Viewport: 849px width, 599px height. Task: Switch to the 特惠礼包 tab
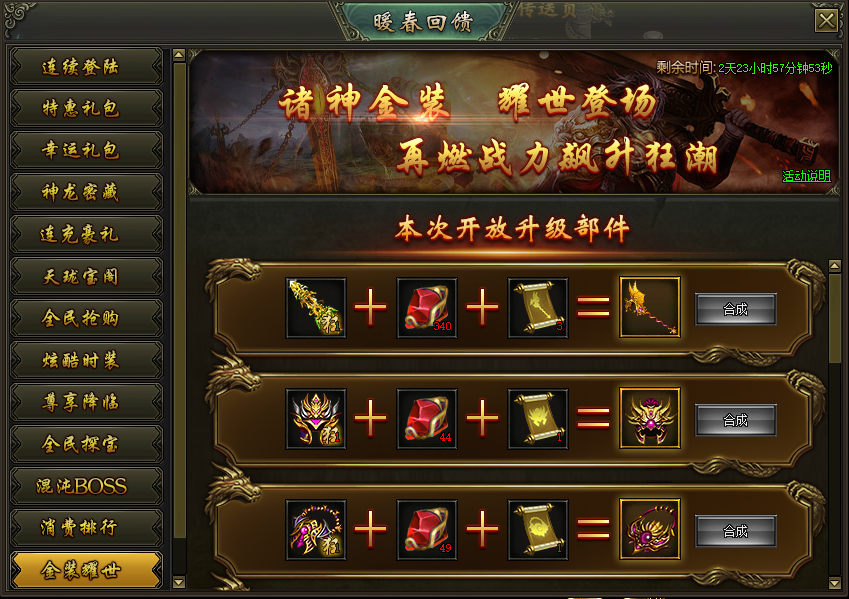pyautogui.click(x=85, y=108)
